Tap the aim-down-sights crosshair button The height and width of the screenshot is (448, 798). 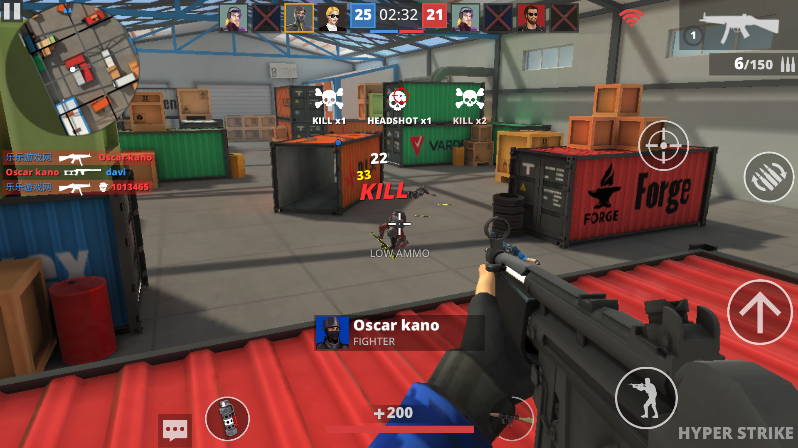[663, 146]
